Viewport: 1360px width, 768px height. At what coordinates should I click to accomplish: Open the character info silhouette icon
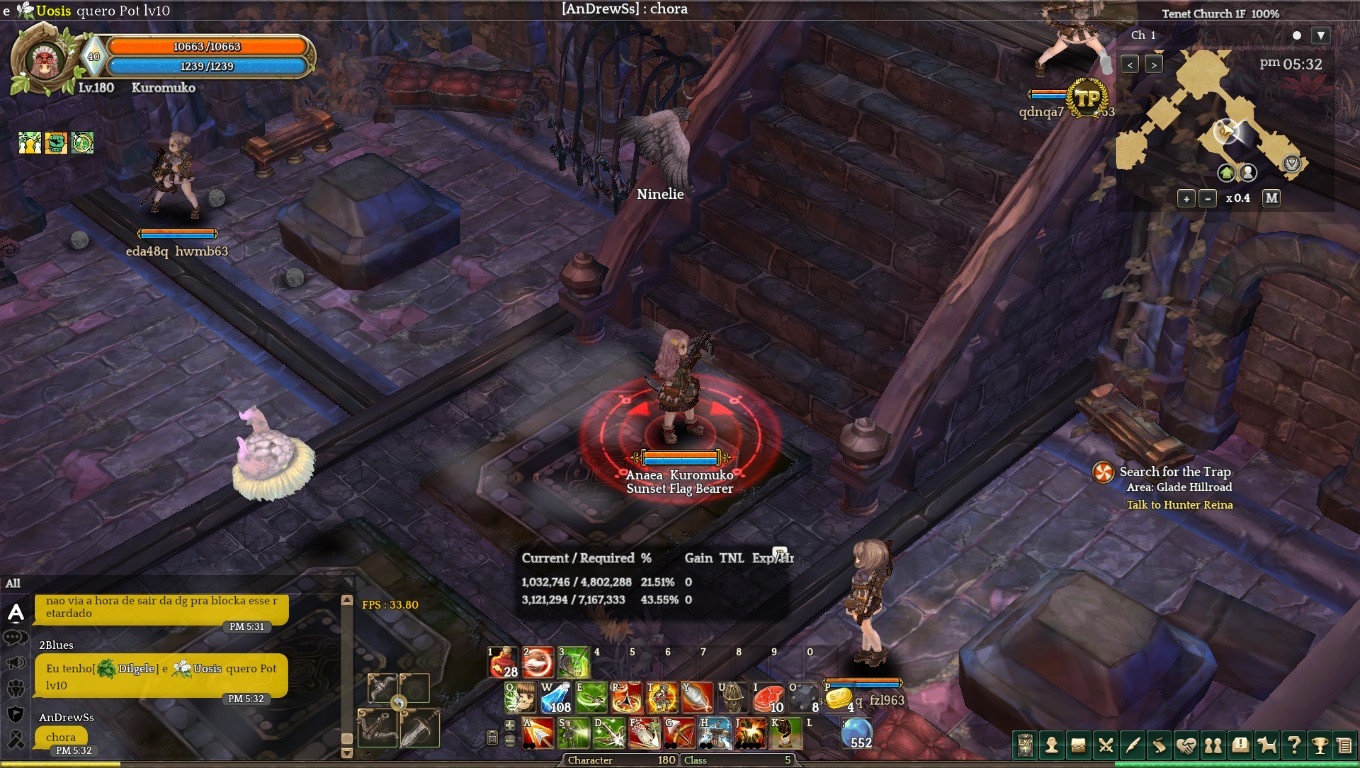point(1051,744)
